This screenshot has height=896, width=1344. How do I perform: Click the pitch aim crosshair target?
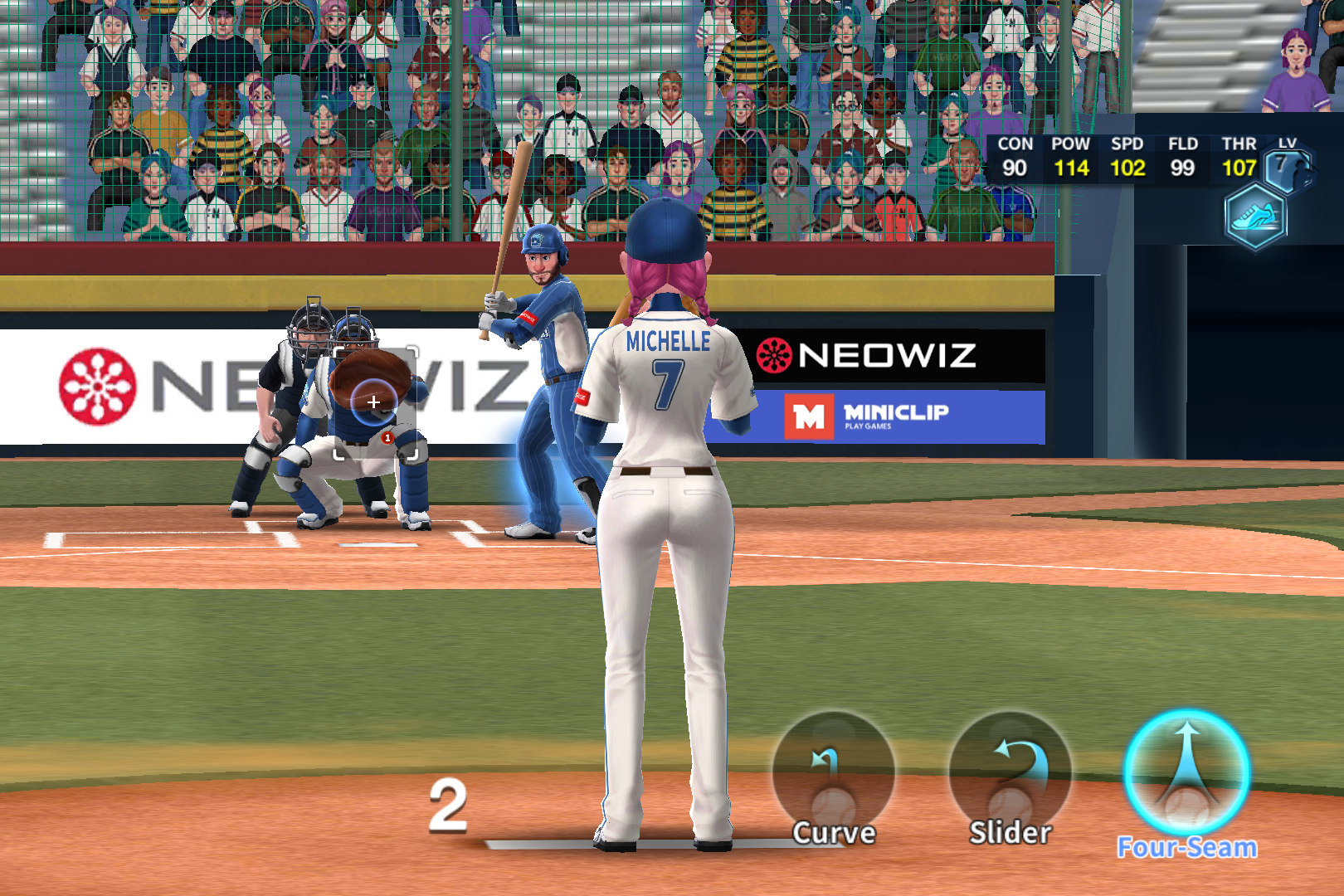click(x=373, y=402)
